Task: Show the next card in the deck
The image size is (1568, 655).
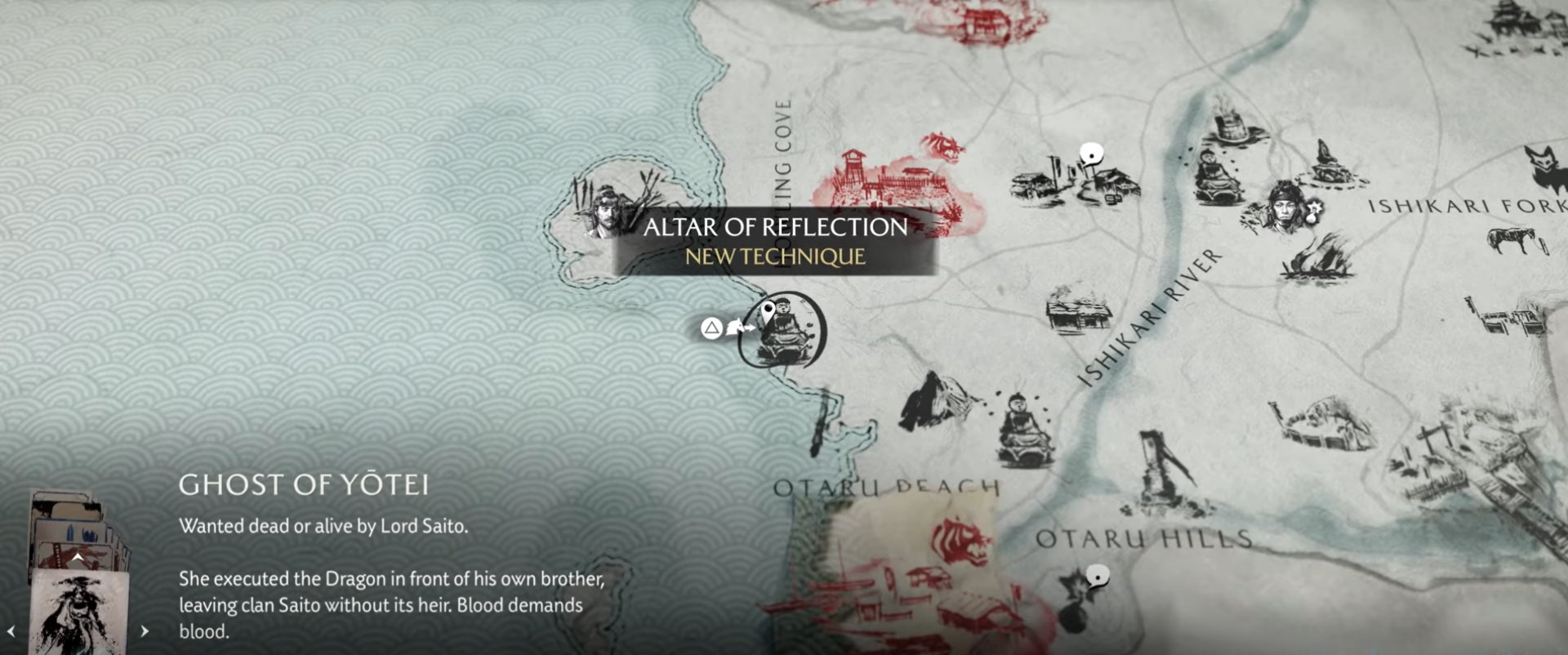Action: [145, 631]
